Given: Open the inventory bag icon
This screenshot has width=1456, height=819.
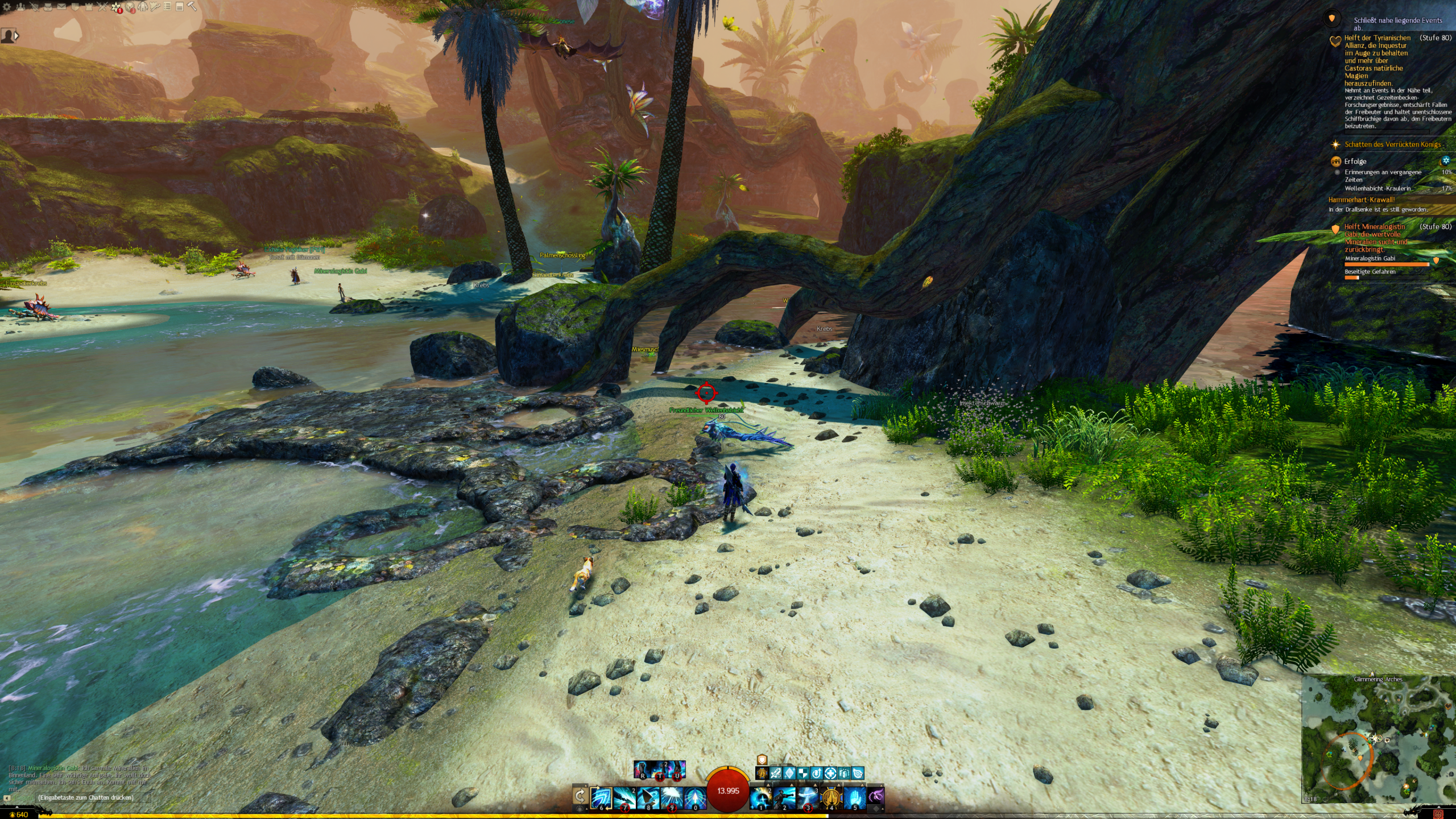Looking at the screenshot, I should [48, 7].
